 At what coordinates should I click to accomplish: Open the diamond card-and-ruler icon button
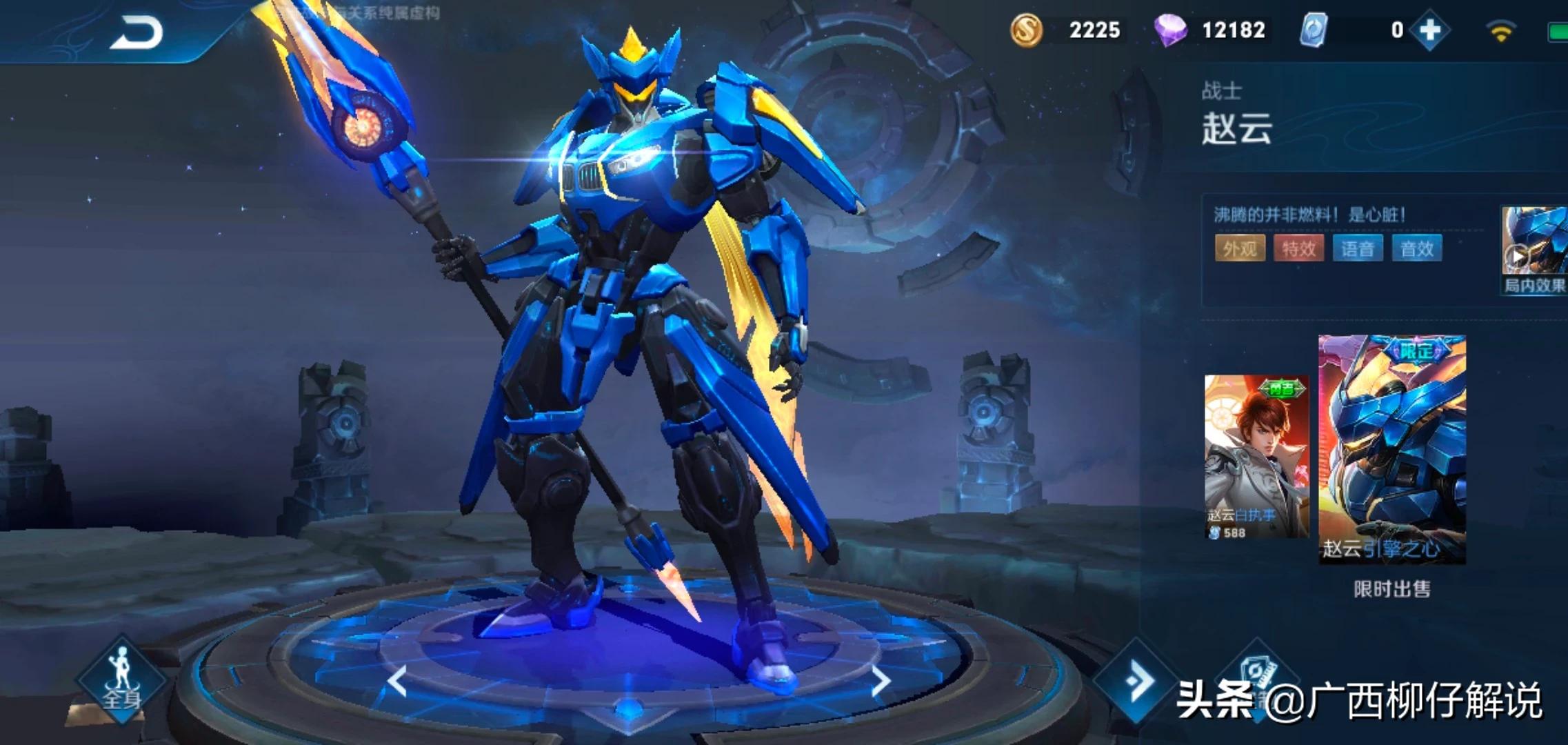tap(1256, 679)
